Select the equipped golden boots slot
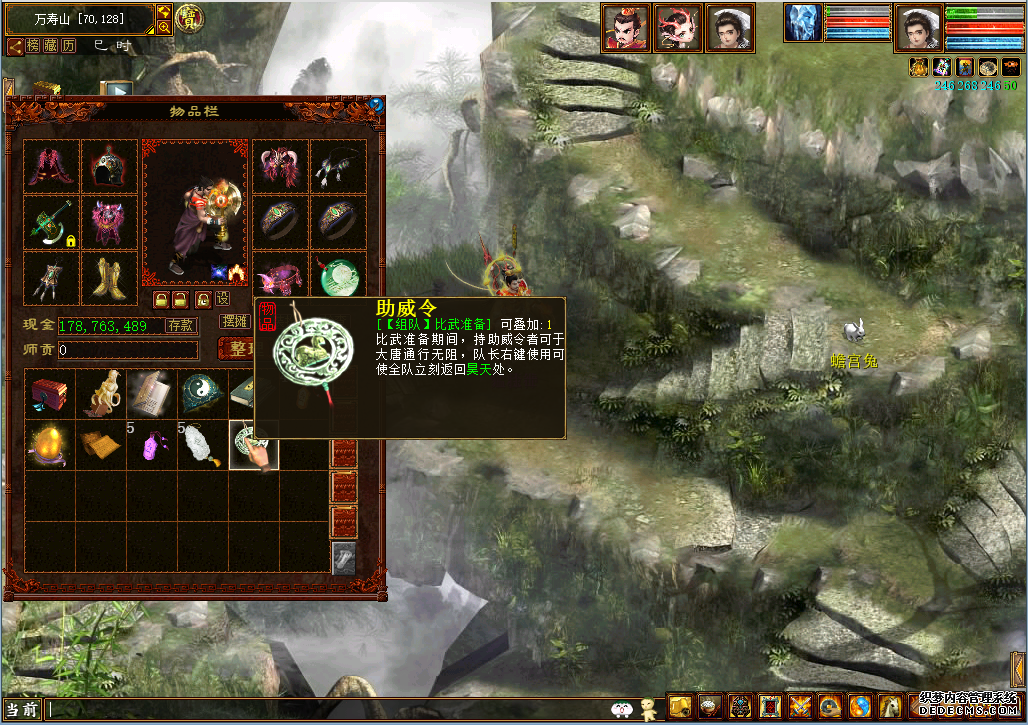The height and width of the screenshot is (725, 1028). 109,277
